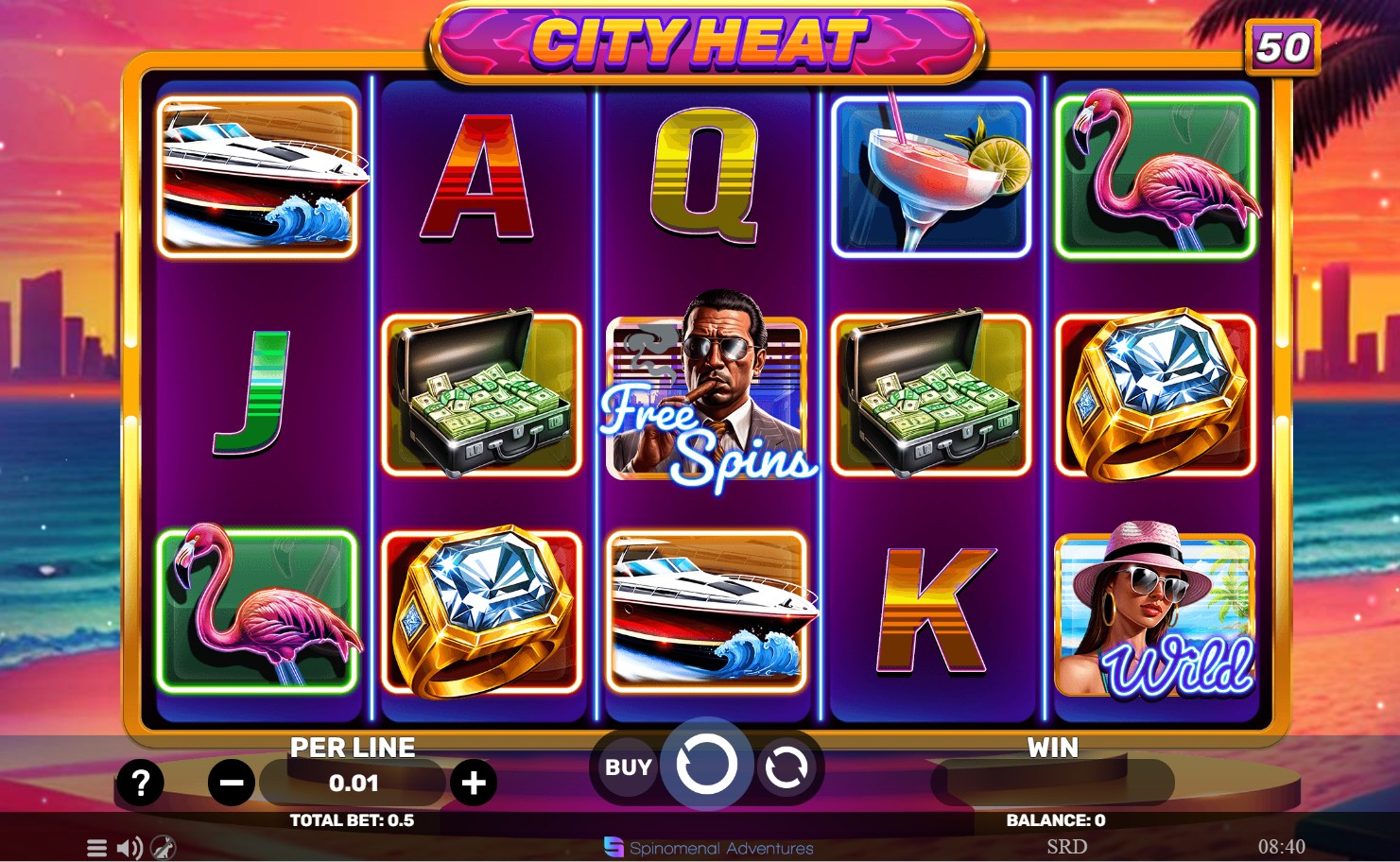
Task: Increase bet with the plus stepper
Action: click(474, 783)
